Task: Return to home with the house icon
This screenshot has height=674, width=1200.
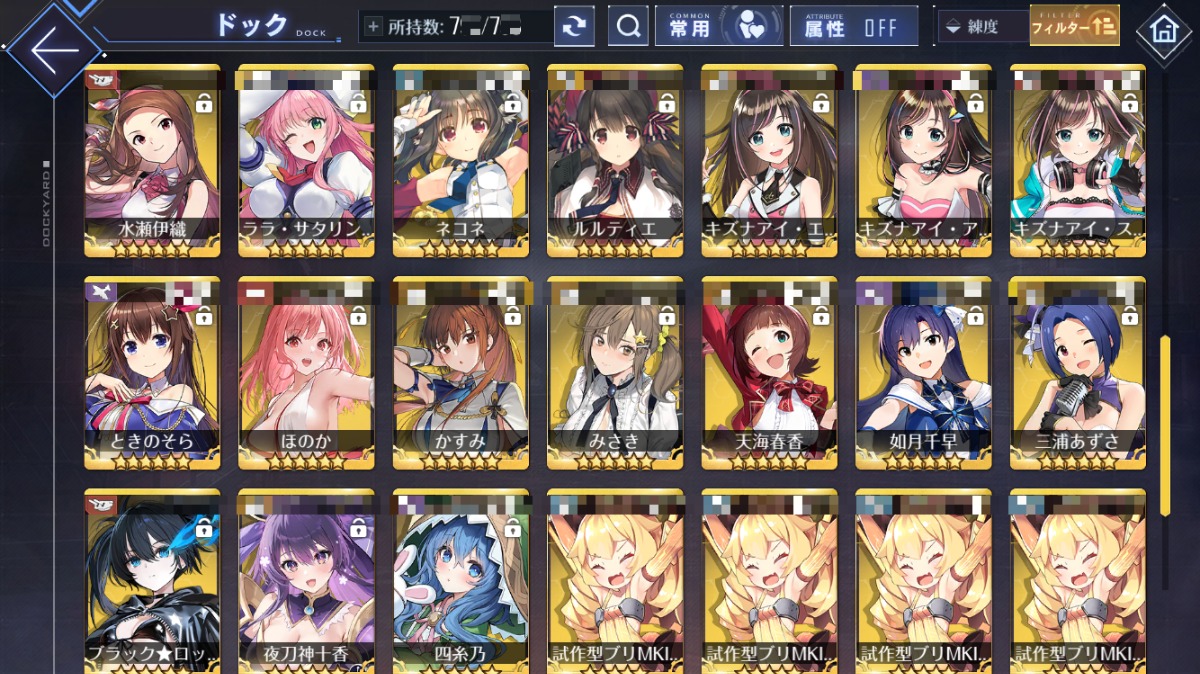Action: coord(1164,30)
